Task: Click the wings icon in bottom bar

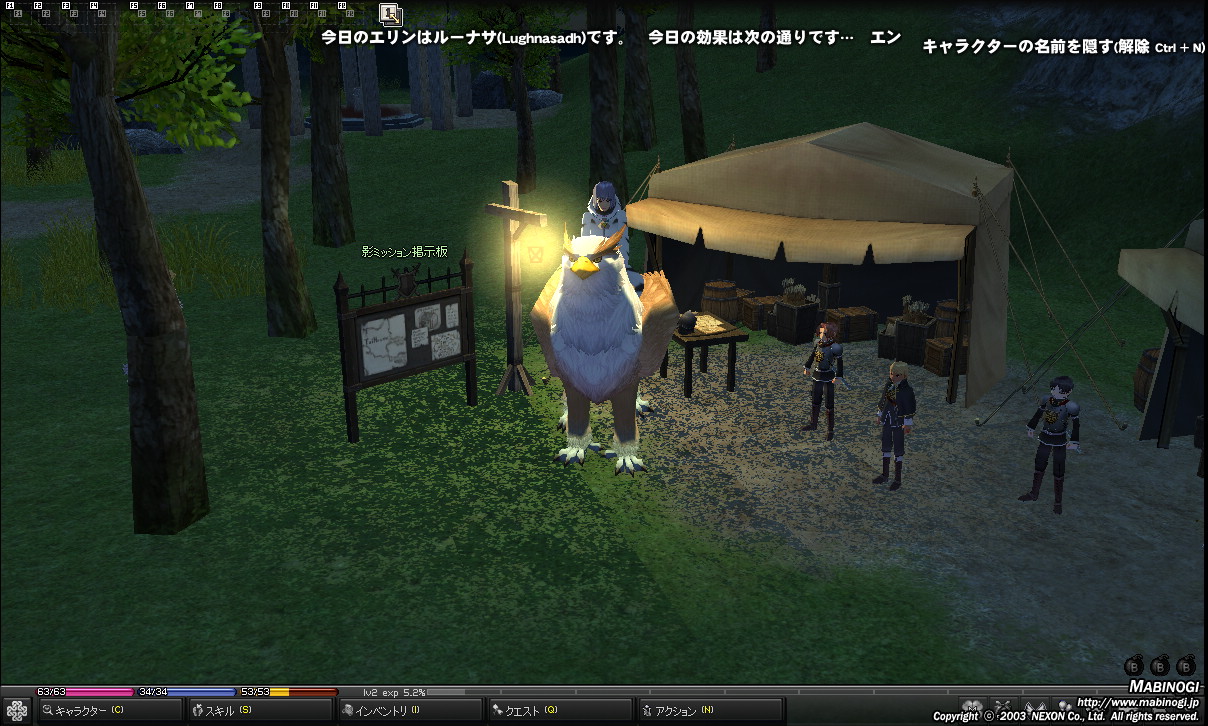Action: click(x=1035, y=706)
